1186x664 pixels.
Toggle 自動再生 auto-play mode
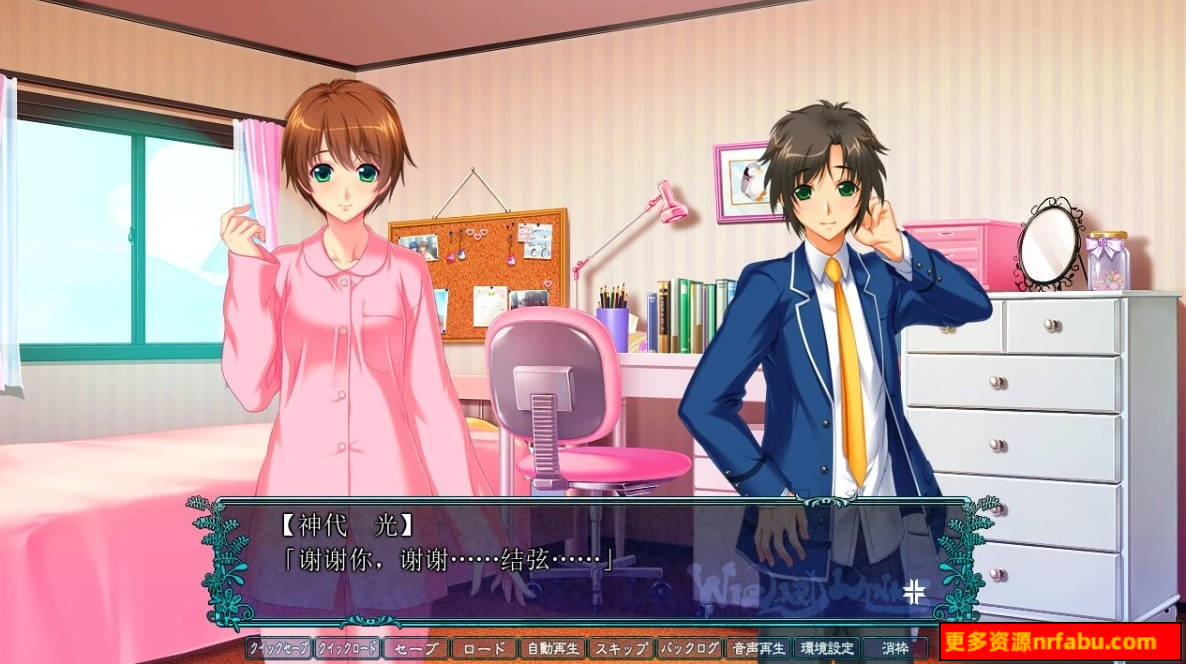point(552,648)
